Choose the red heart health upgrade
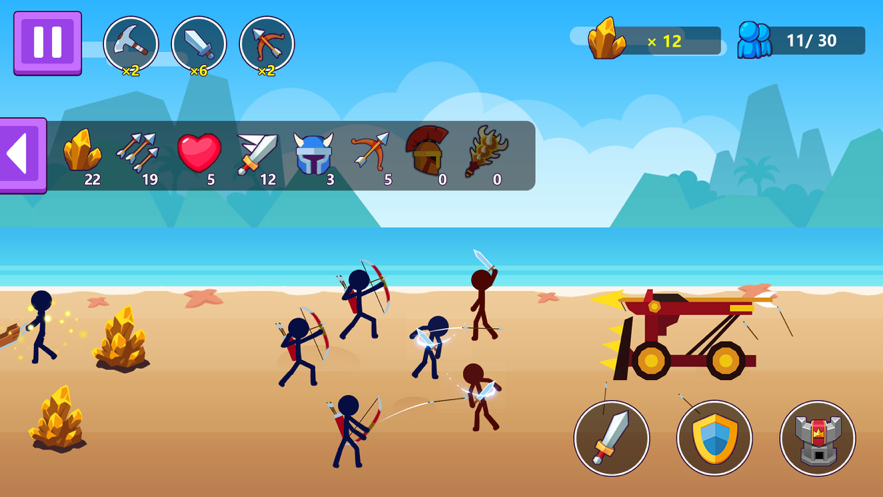The height and width of the screenshot is (497, 883). point(198,154)
